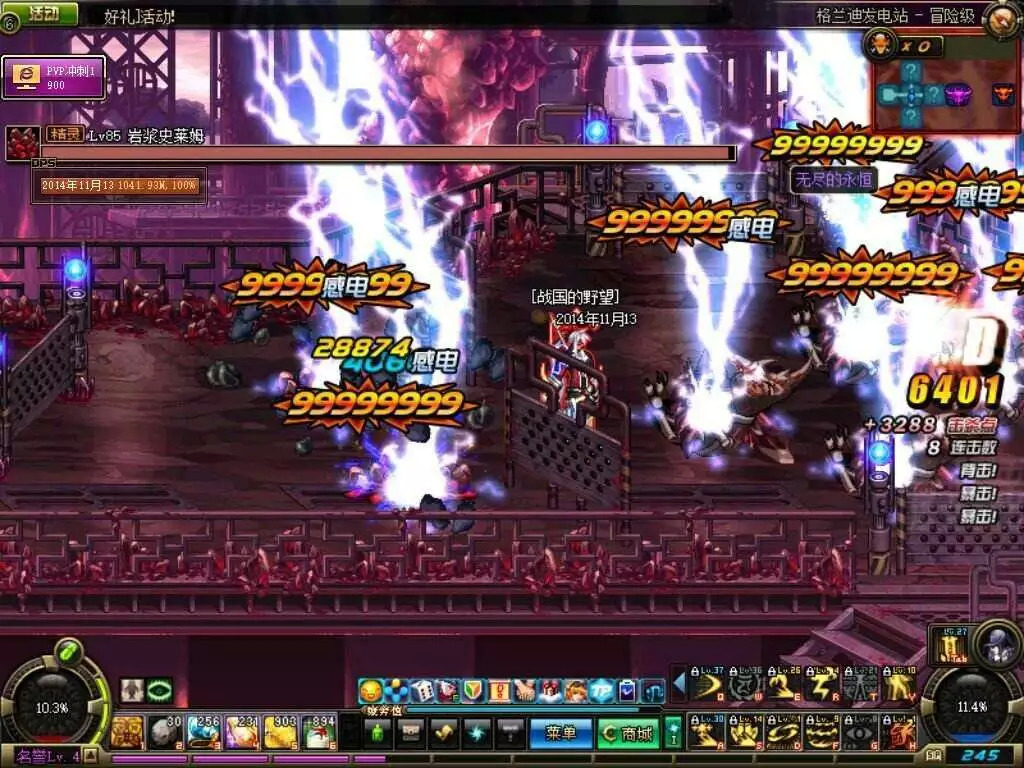The width and height of the screenshot is (1024, 768).
Task: Click the green eye buff icon
Action: (159, 690)
